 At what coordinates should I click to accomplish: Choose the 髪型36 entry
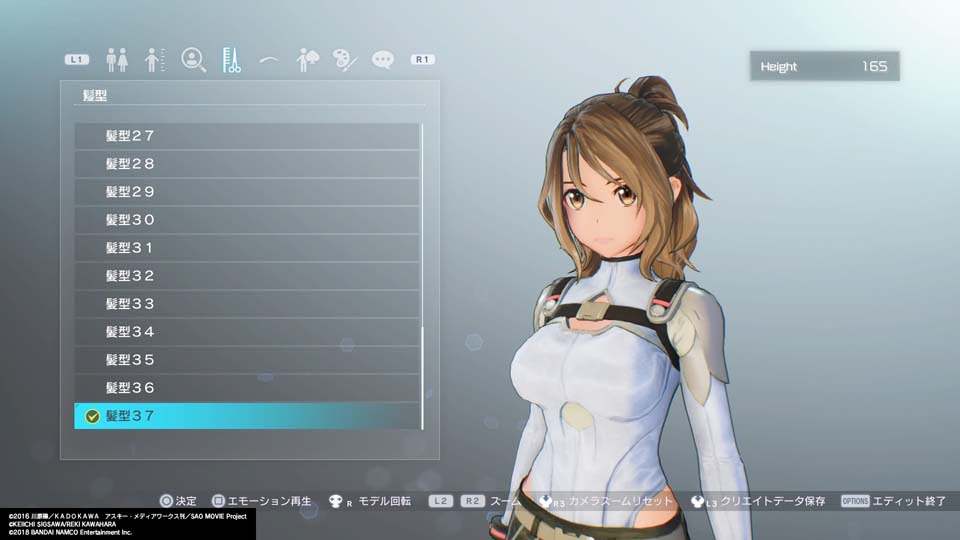tap(247, 388)
